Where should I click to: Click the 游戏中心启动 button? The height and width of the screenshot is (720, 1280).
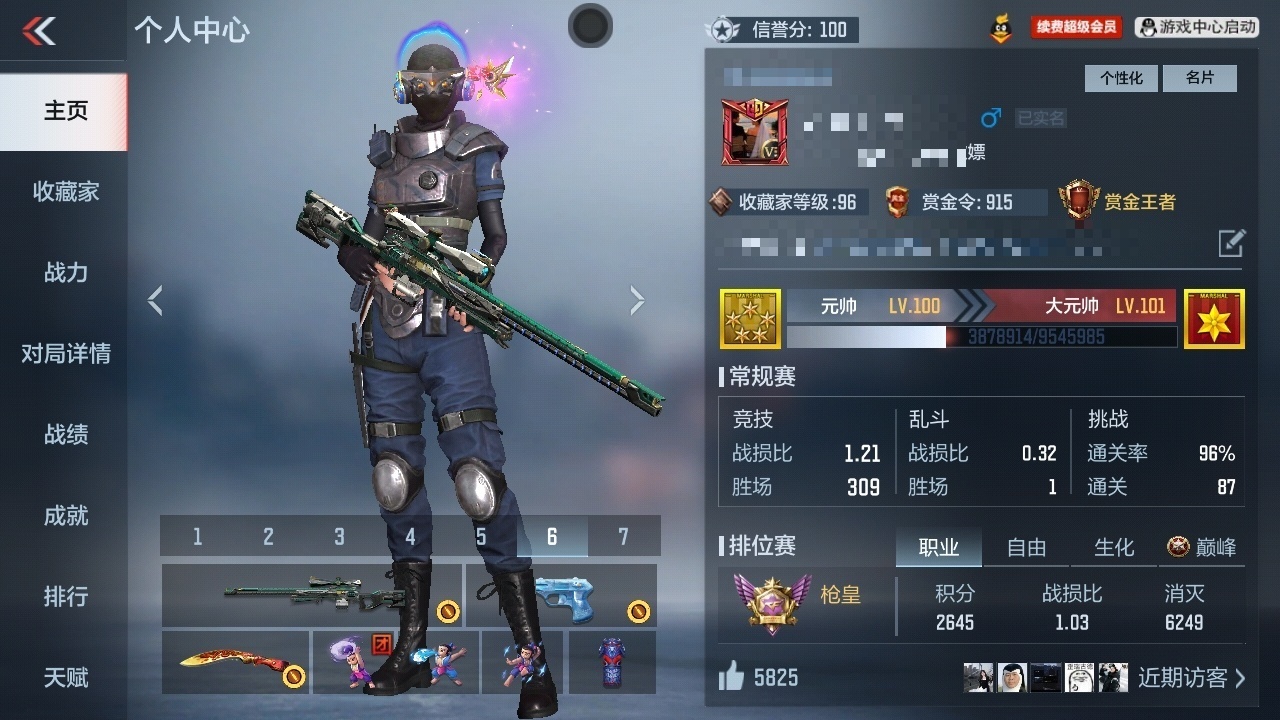coord(1197,28)
